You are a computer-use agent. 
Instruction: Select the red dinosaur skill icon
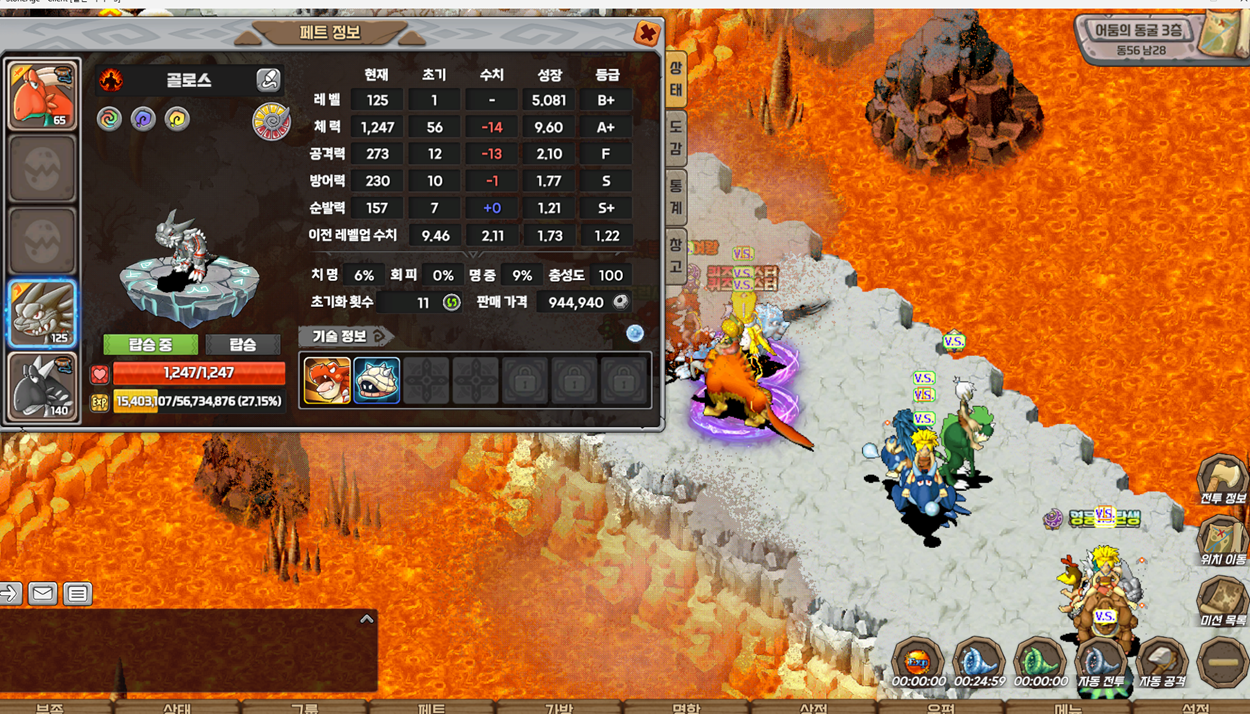[x=327, y=380]
